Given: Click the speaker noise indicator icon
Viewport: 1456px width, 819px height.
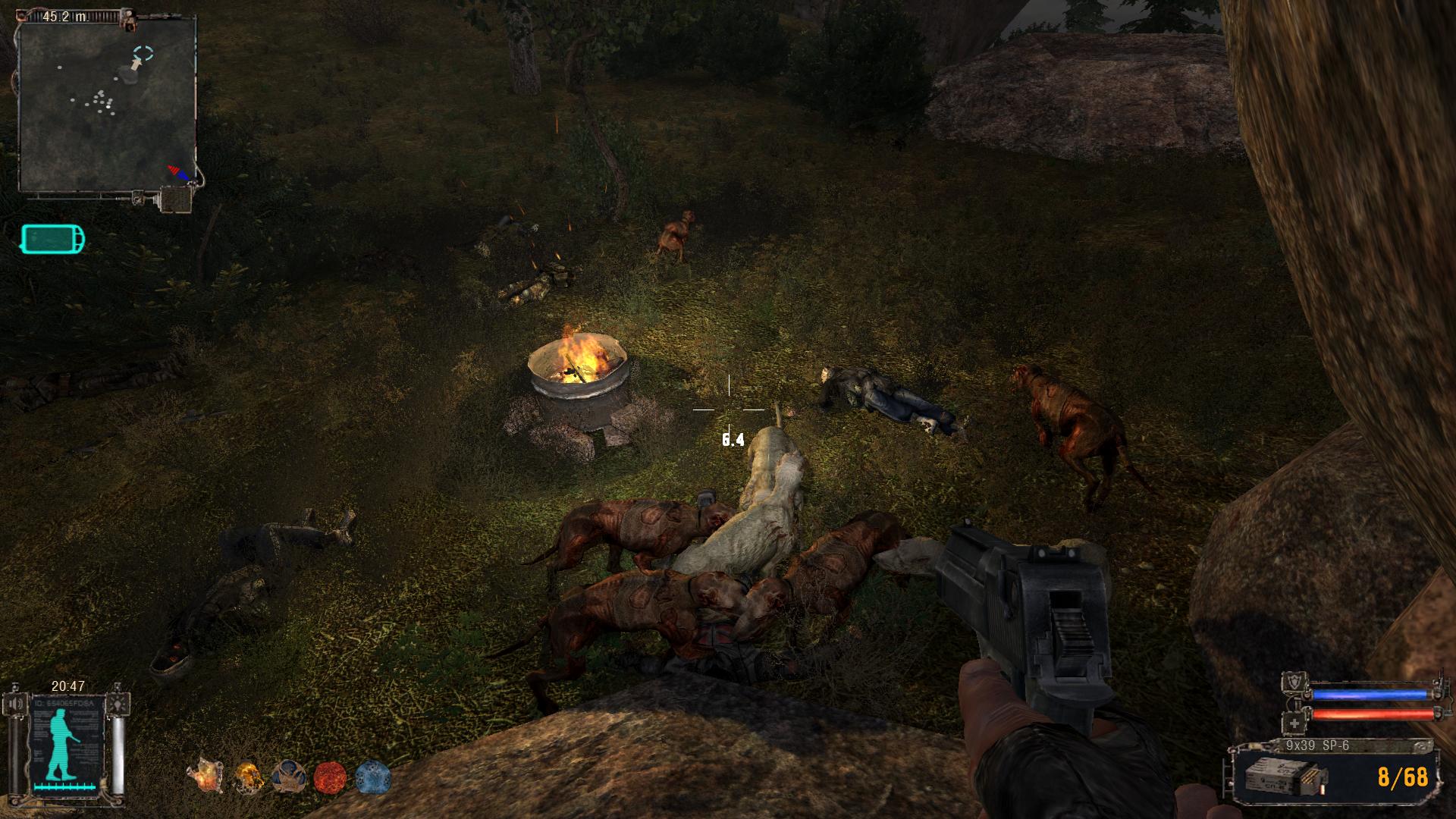Looking at the screenshot, I should tap(17, 704).
